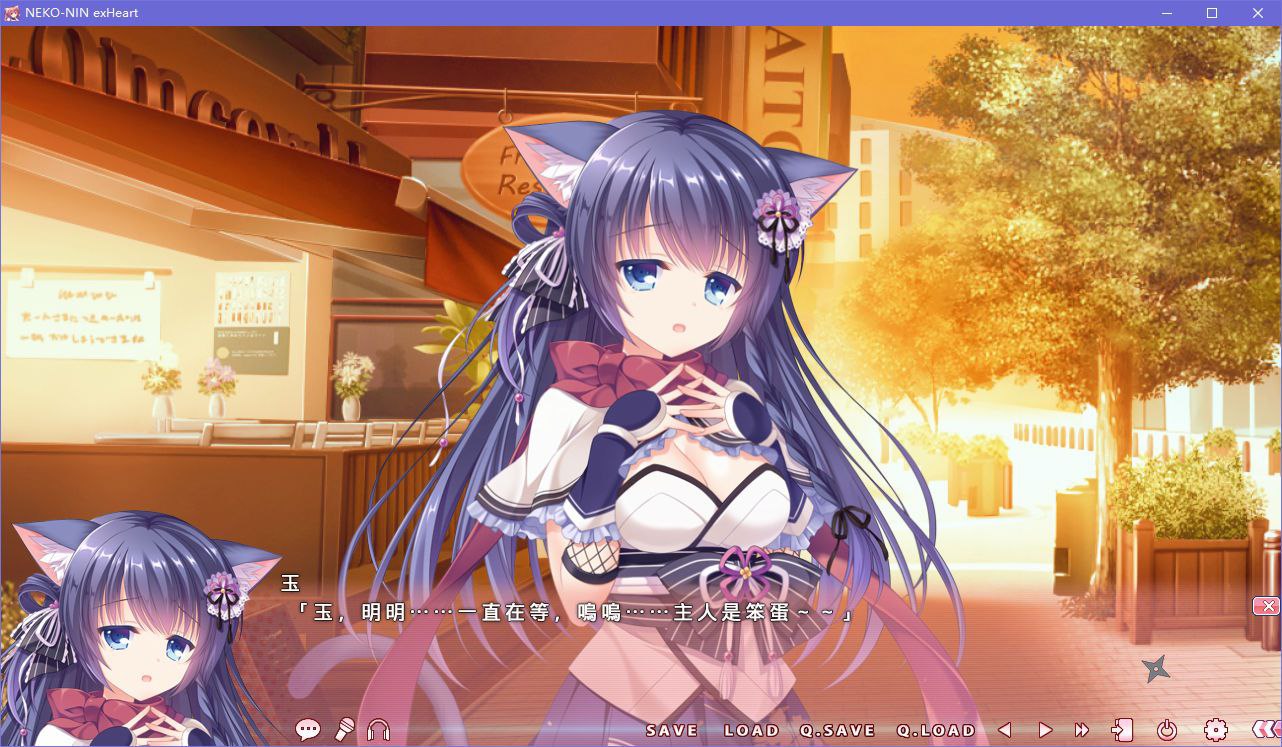
Task: Enable auto-read mode with the play triangle
Action: pos(1044,730)
